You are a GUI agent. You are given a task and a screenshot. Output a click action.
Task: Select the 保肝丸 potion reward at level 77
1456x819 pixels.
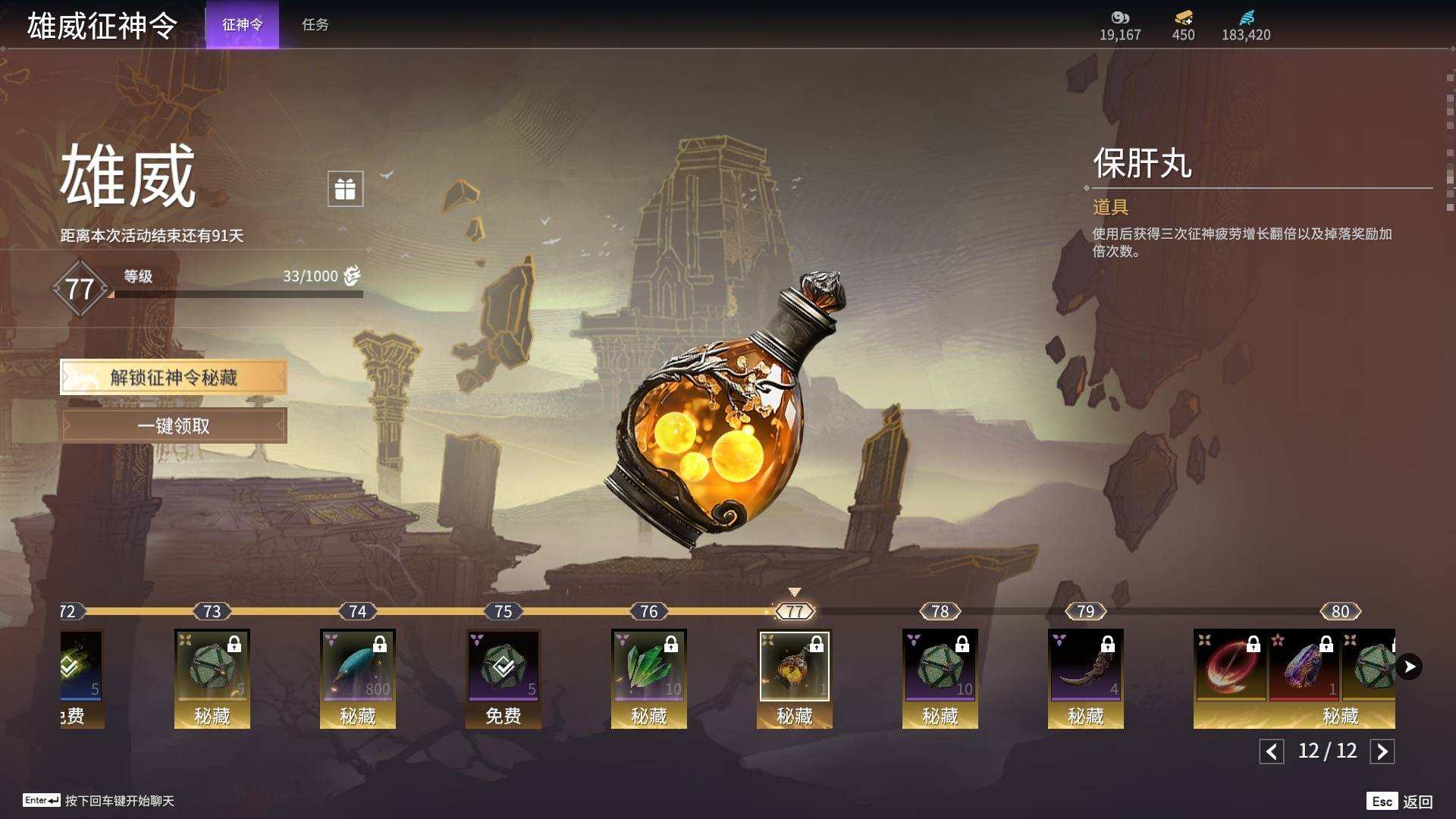(795, 667)
